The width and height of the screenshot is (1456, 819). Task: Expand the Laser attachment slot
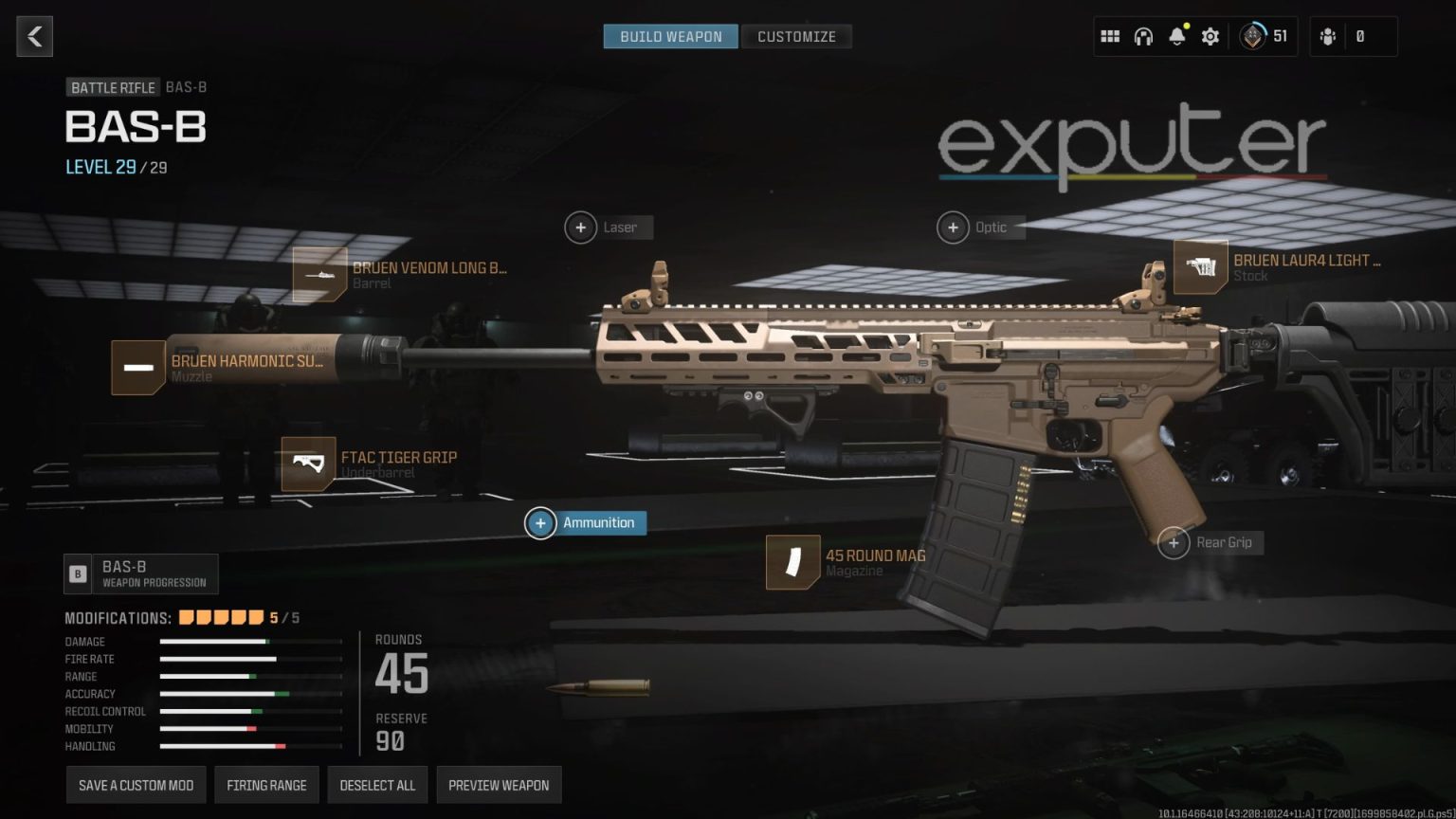click(x=581, y=227)
